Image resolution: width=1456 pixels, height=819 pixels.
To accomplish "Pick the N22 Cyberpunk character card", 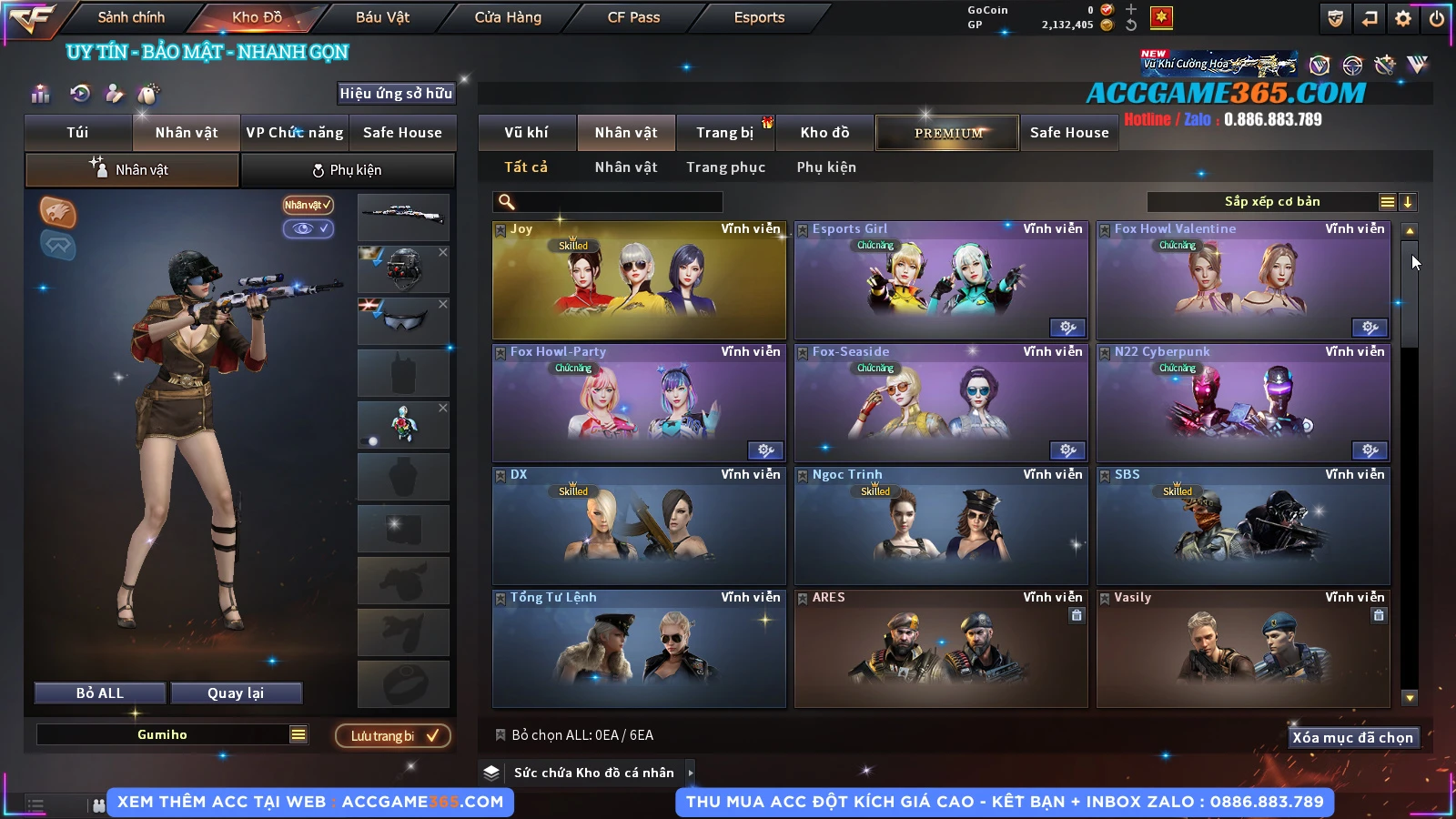I will [1243, 403].
